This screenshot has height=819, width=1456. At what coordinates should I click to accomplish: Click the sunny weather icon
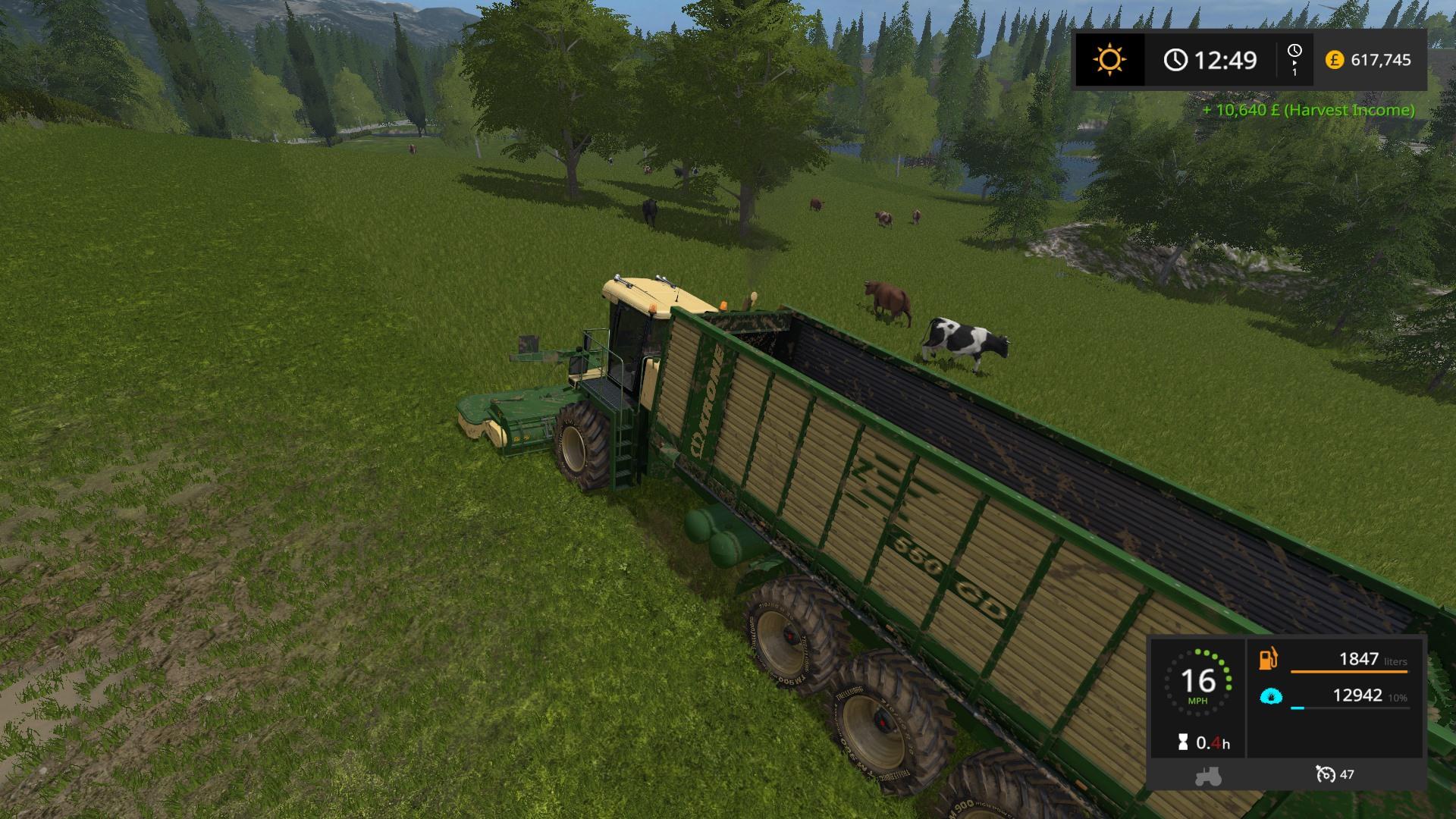tap(1109, 60)
